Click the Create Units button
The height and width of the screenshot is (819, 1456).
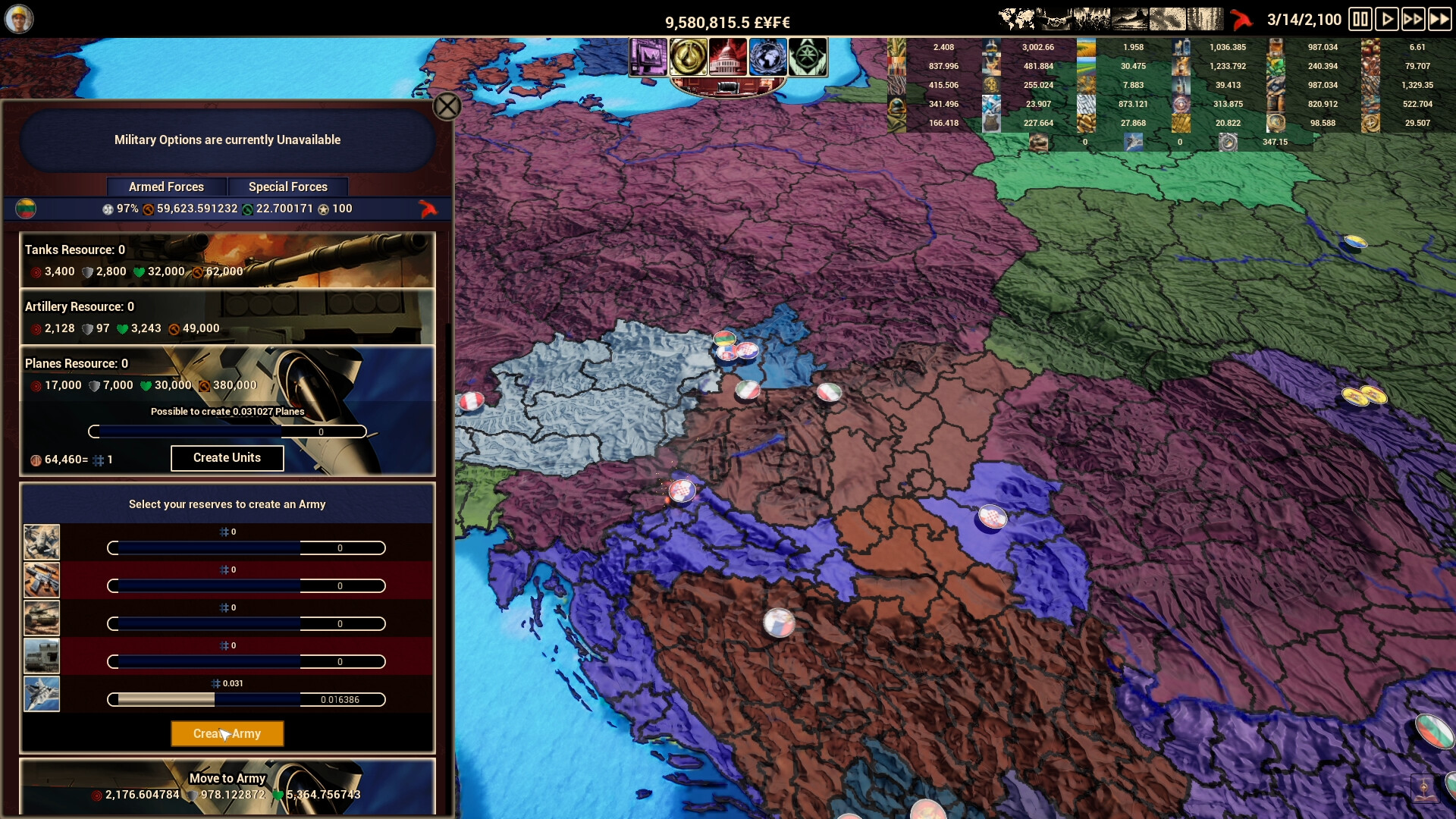(x=227, y=458)
